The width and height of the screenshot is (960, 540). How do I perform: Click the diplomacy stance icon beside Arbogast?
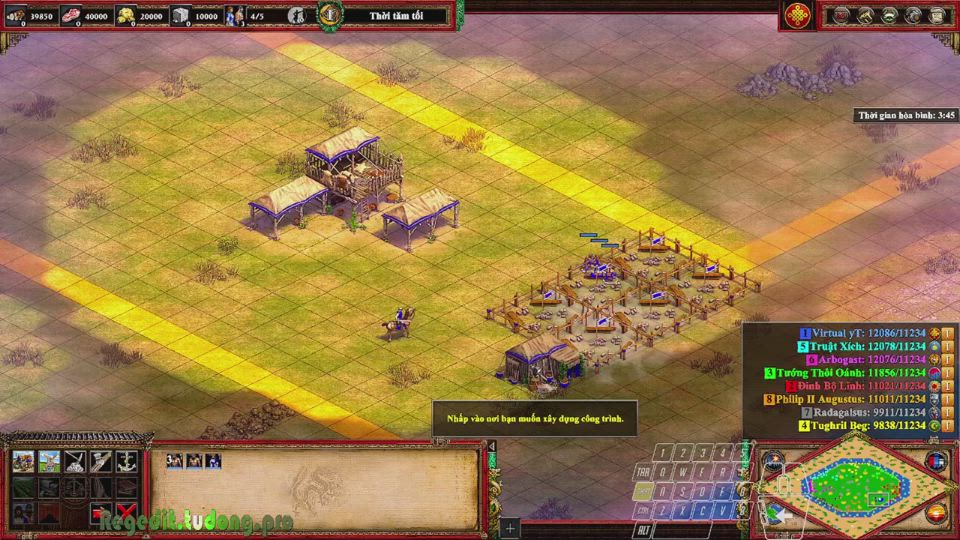point(933,359)
